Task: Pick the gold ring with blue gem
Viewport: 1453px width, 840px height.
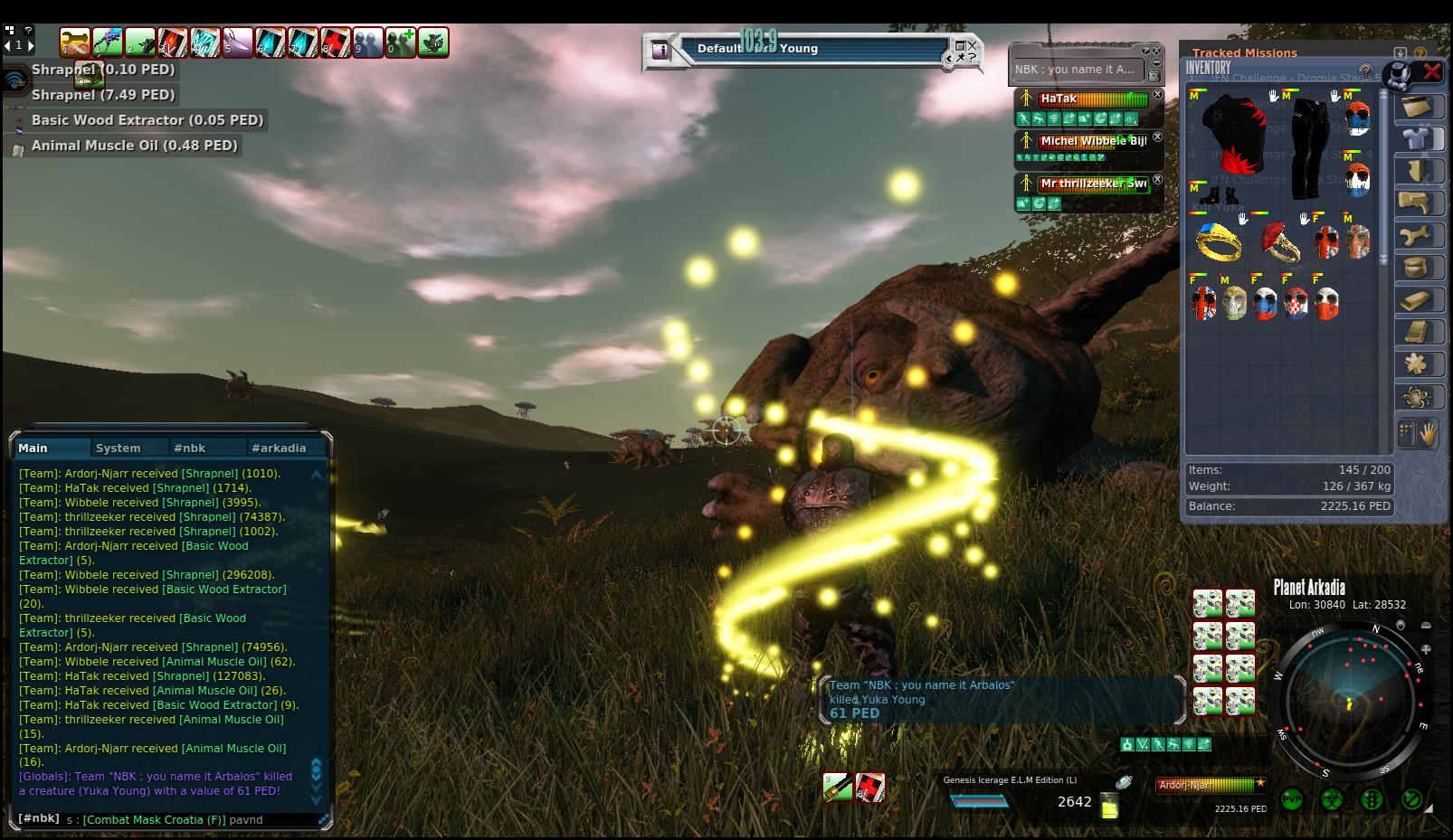Action: click(x=1219, y=241)
